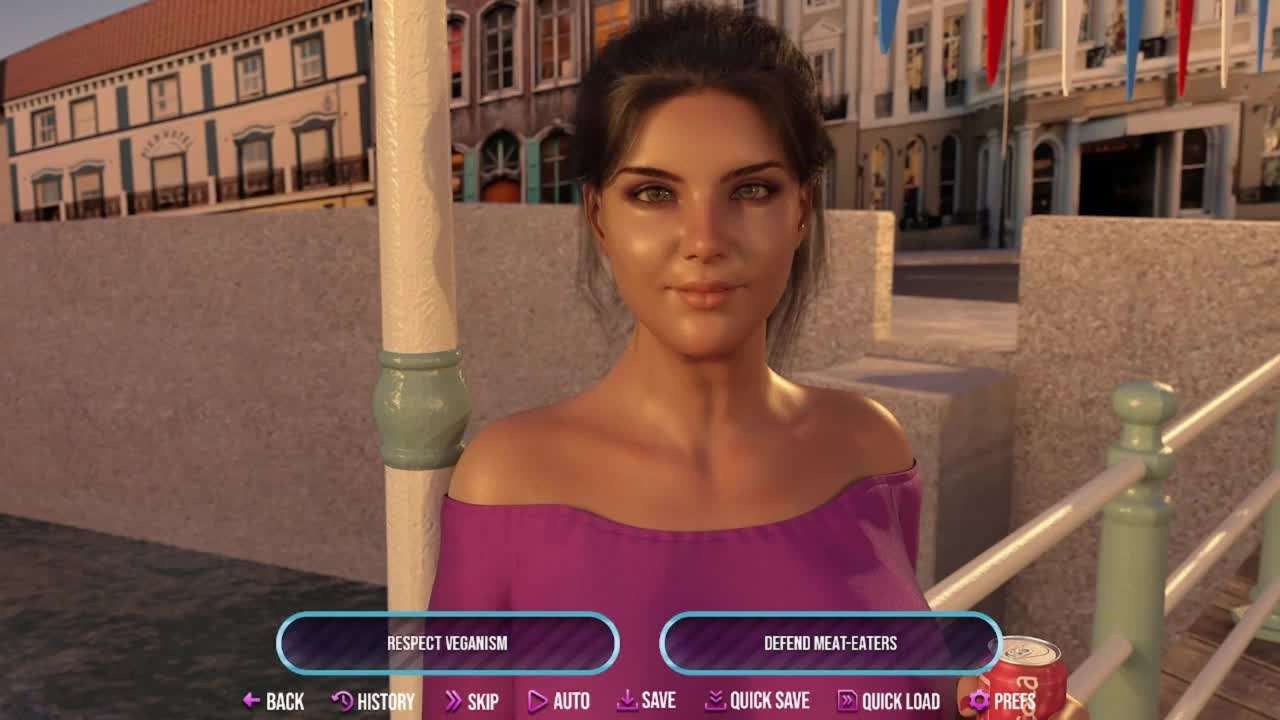
Task: Activate Skip mode
Action: [471, 701]
